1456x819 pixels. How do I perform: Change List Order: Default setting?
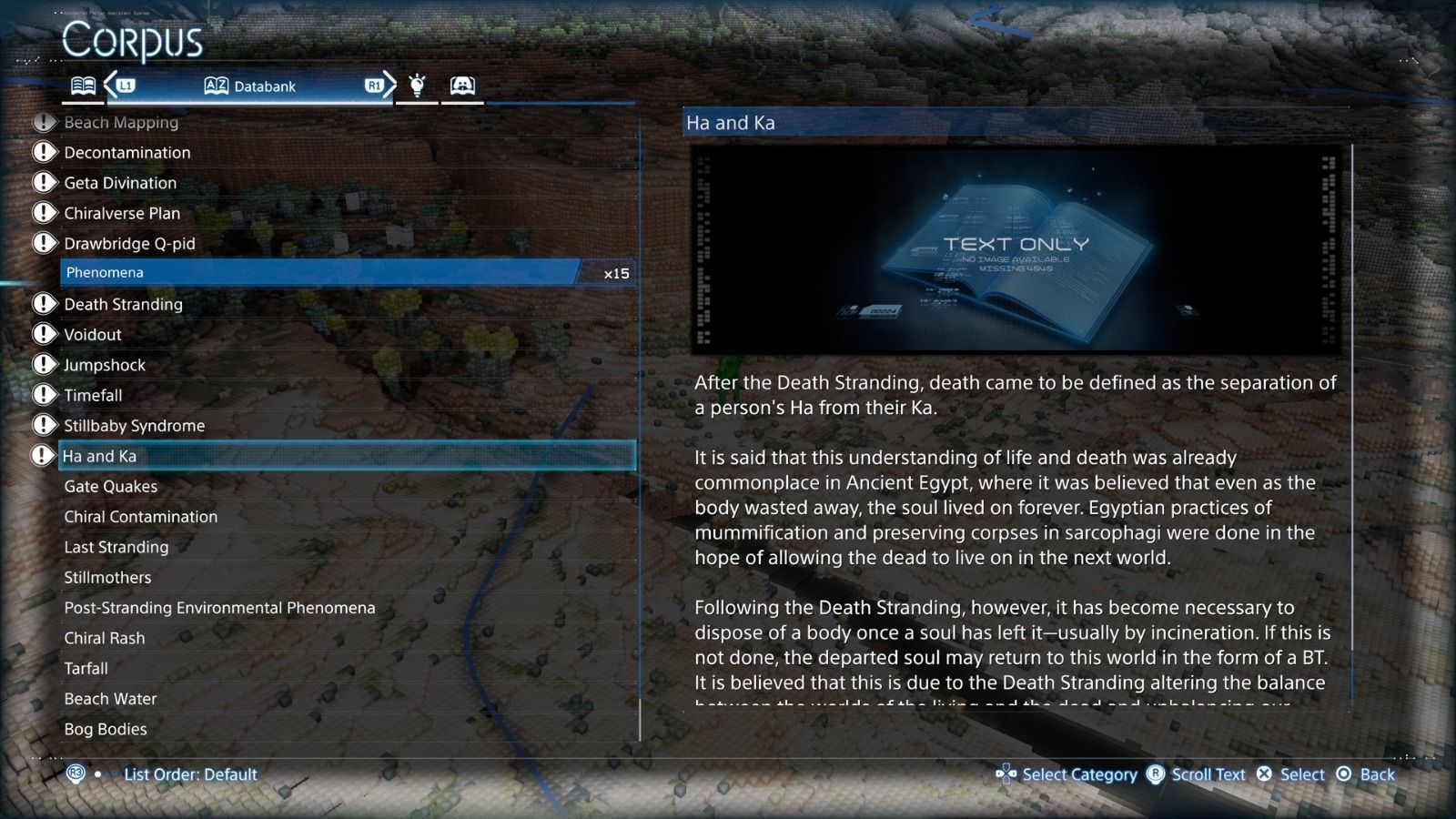(189, 774)
